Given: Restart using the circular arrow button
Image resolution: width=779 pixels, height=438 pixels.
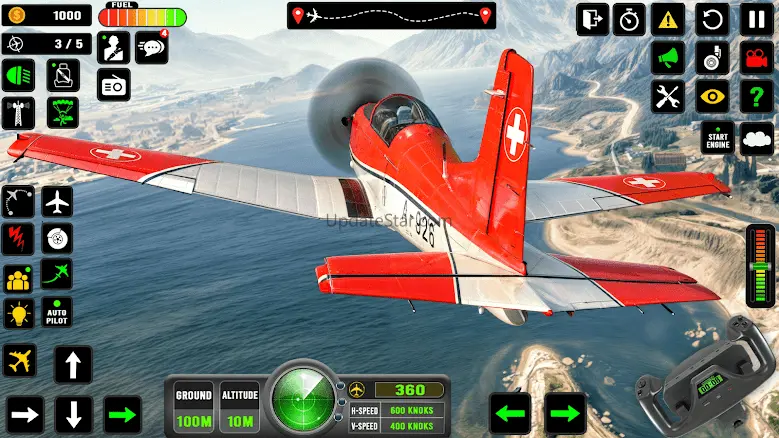Looking at the screenshot, I should tap(713, 18).
